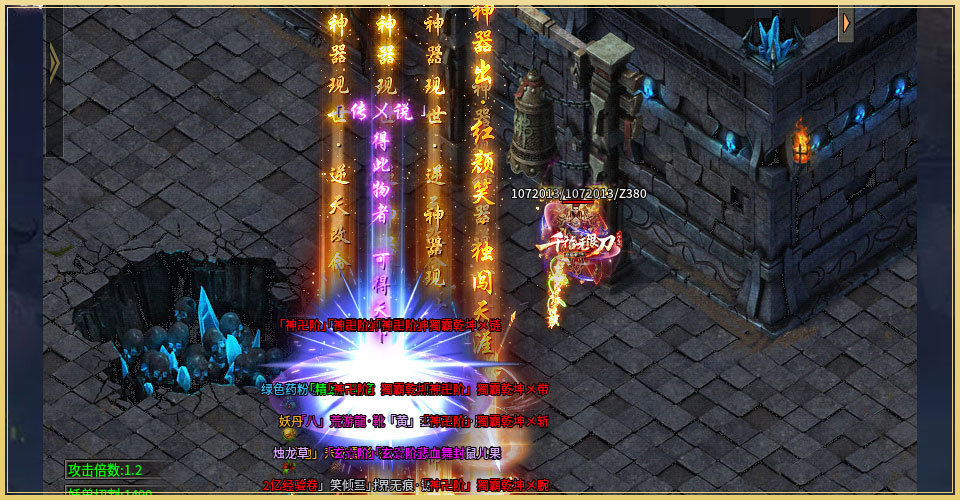Expand the orange arrow panel at top right

pyautogui.click(x=846, y=24)
